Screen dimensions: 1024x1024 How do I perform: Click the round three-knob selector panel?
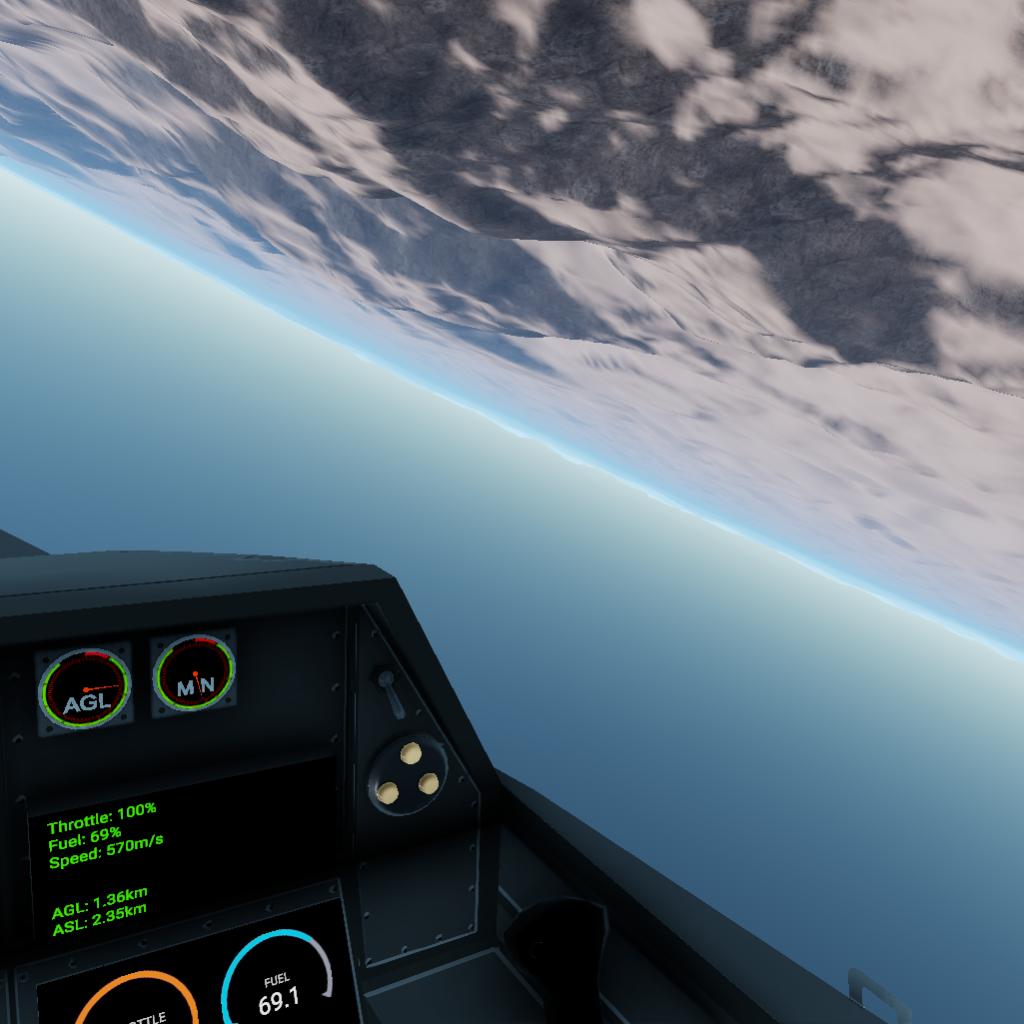click(408, 773)
